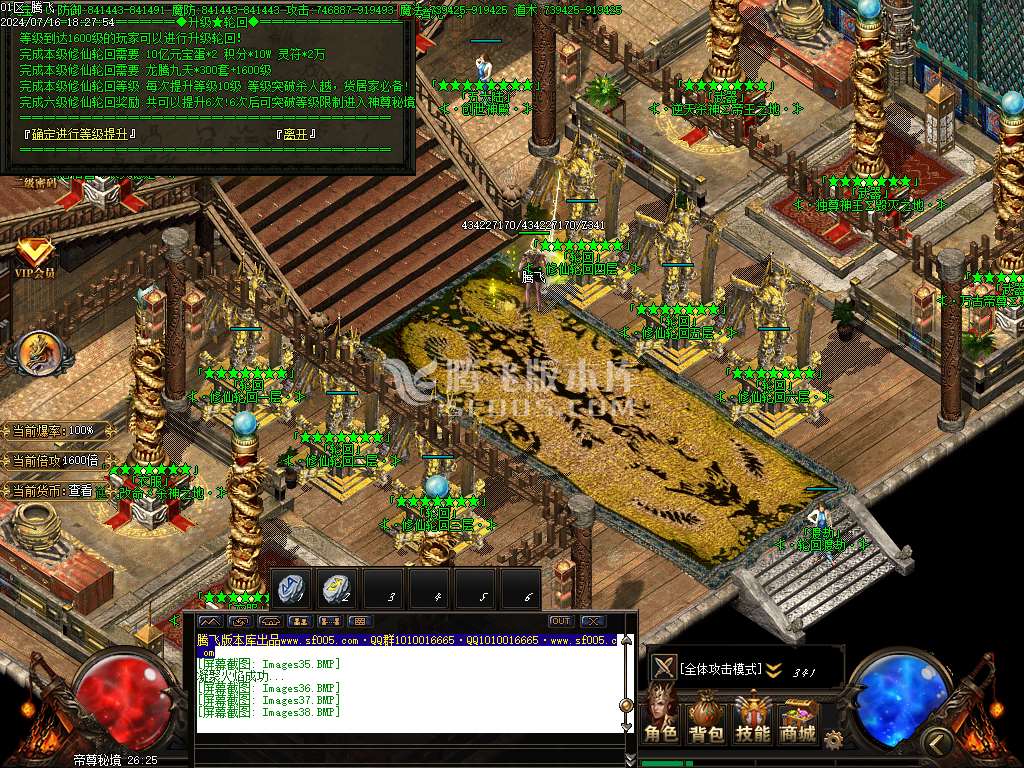Use the item in hotbar slot 2

pyautogui.click(x=338, y=589)
